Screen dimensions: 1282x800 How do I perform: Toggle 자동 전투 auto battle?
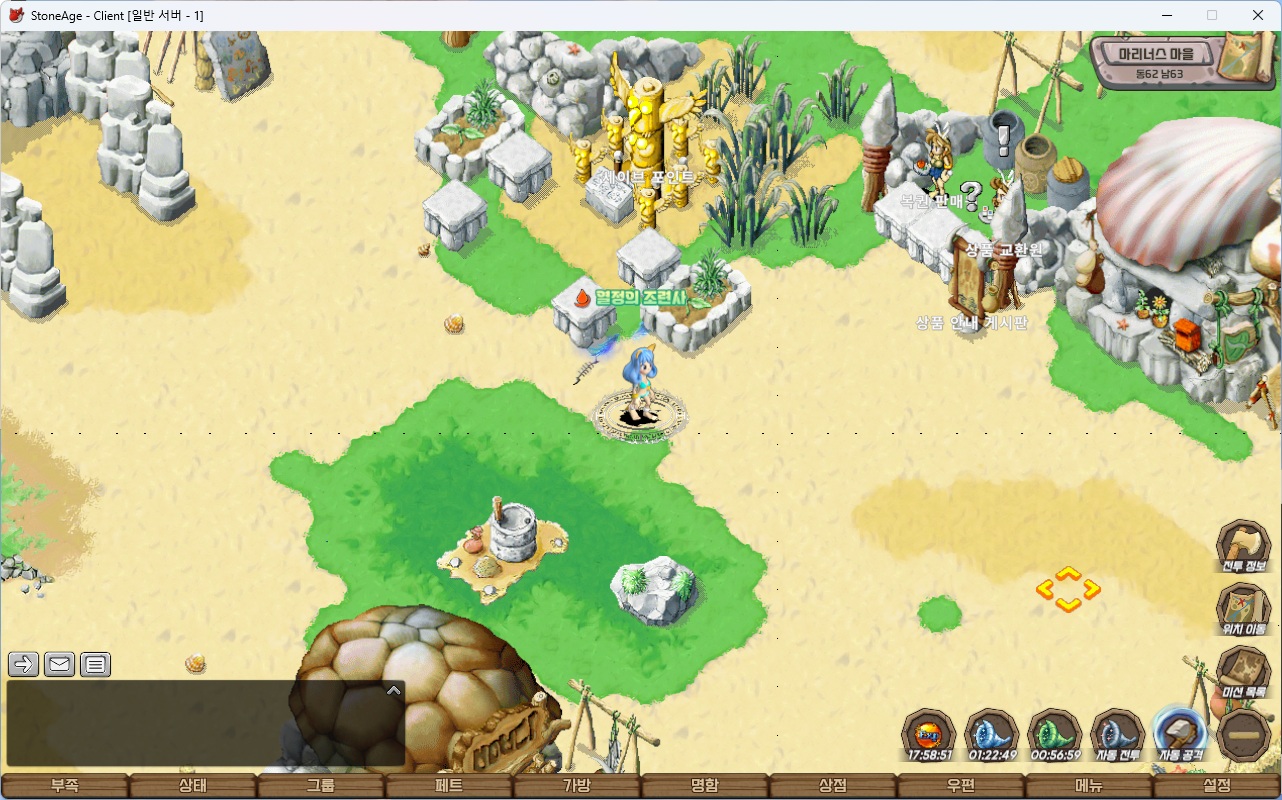tap(1118, 735)
